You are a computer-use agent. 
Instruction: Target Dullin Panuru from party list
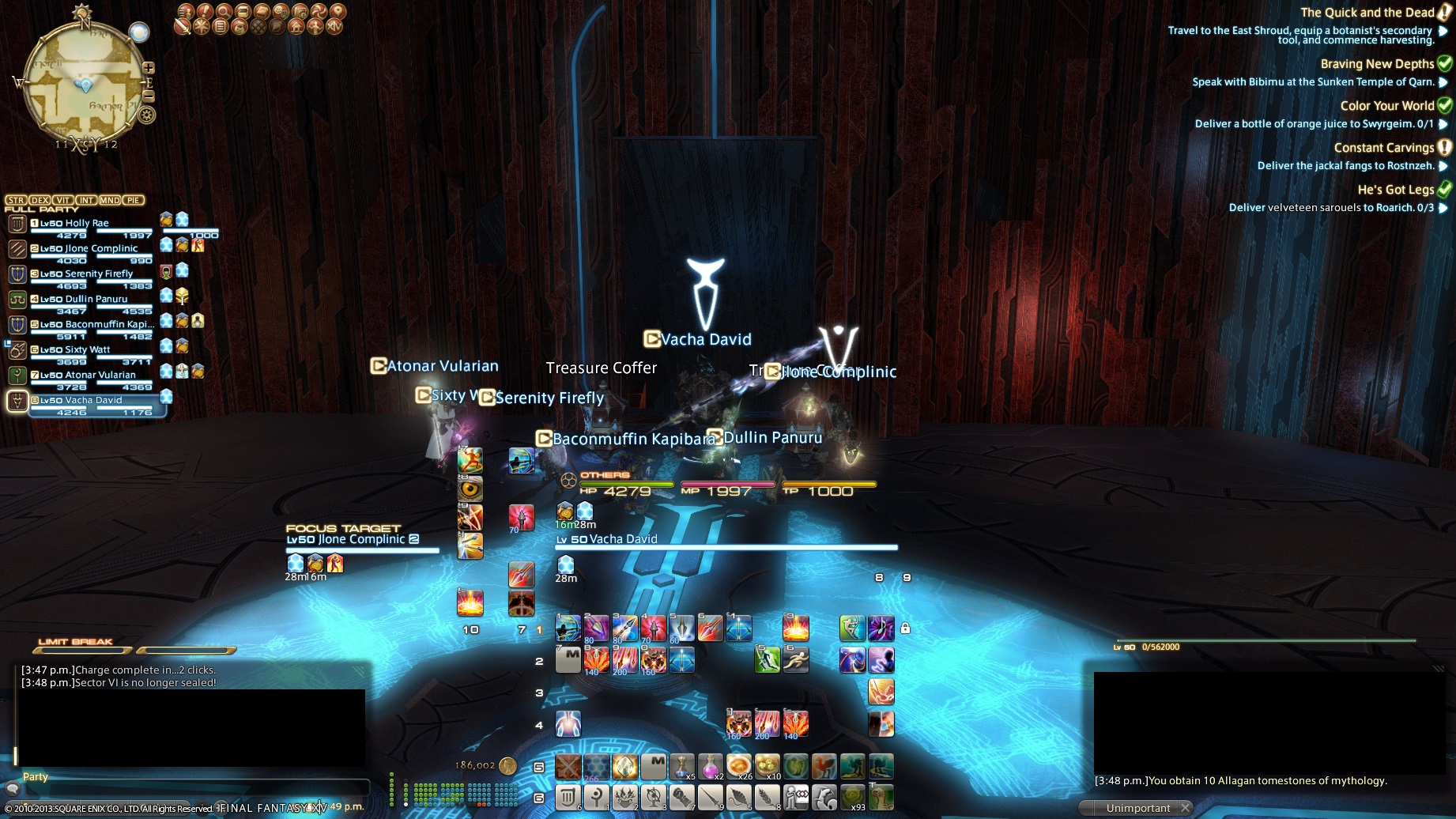click(x=87, y=300)
